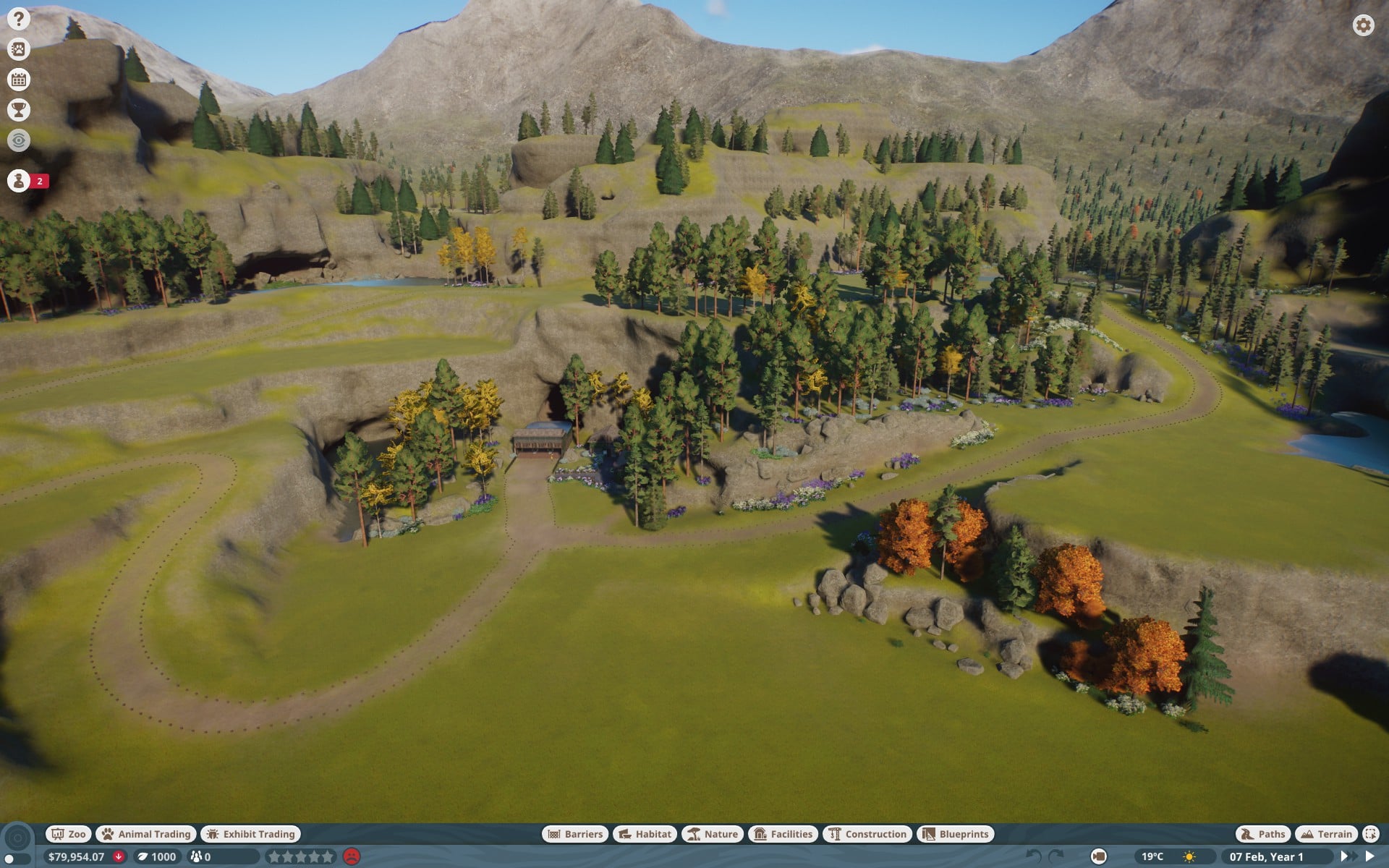The width and height of the screenshot is (1389, 868).
Task: Open the Habitat build menu
Action: (x=645, y=834)
